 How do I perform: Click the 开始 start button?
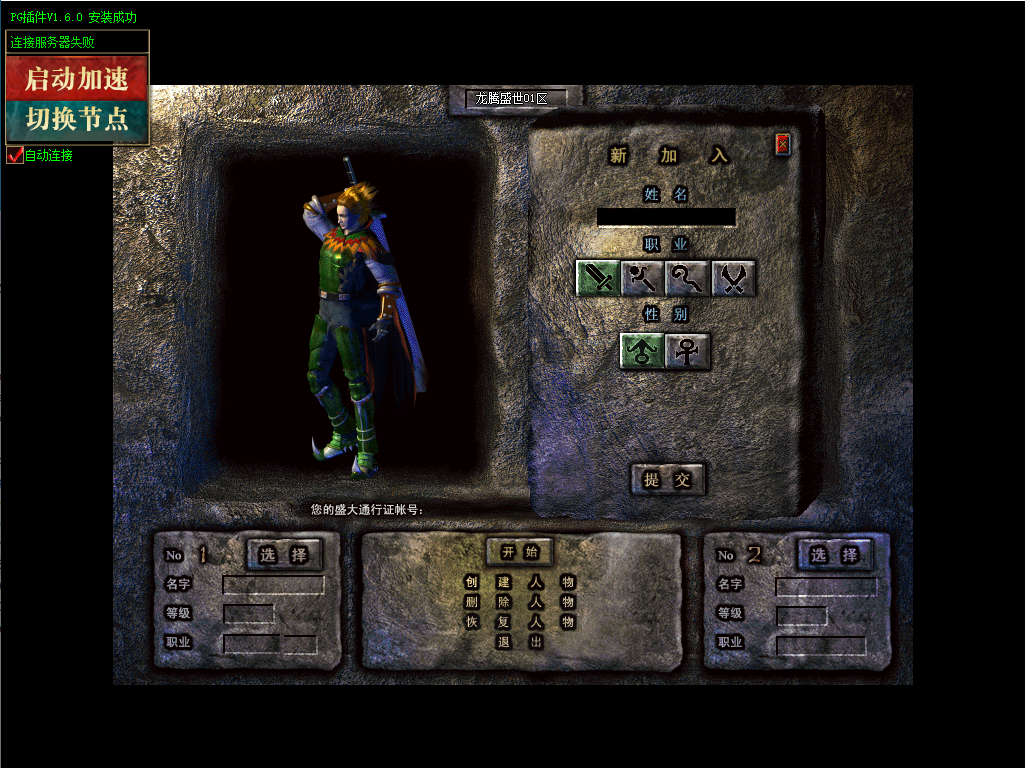click(x=520, y=552)
